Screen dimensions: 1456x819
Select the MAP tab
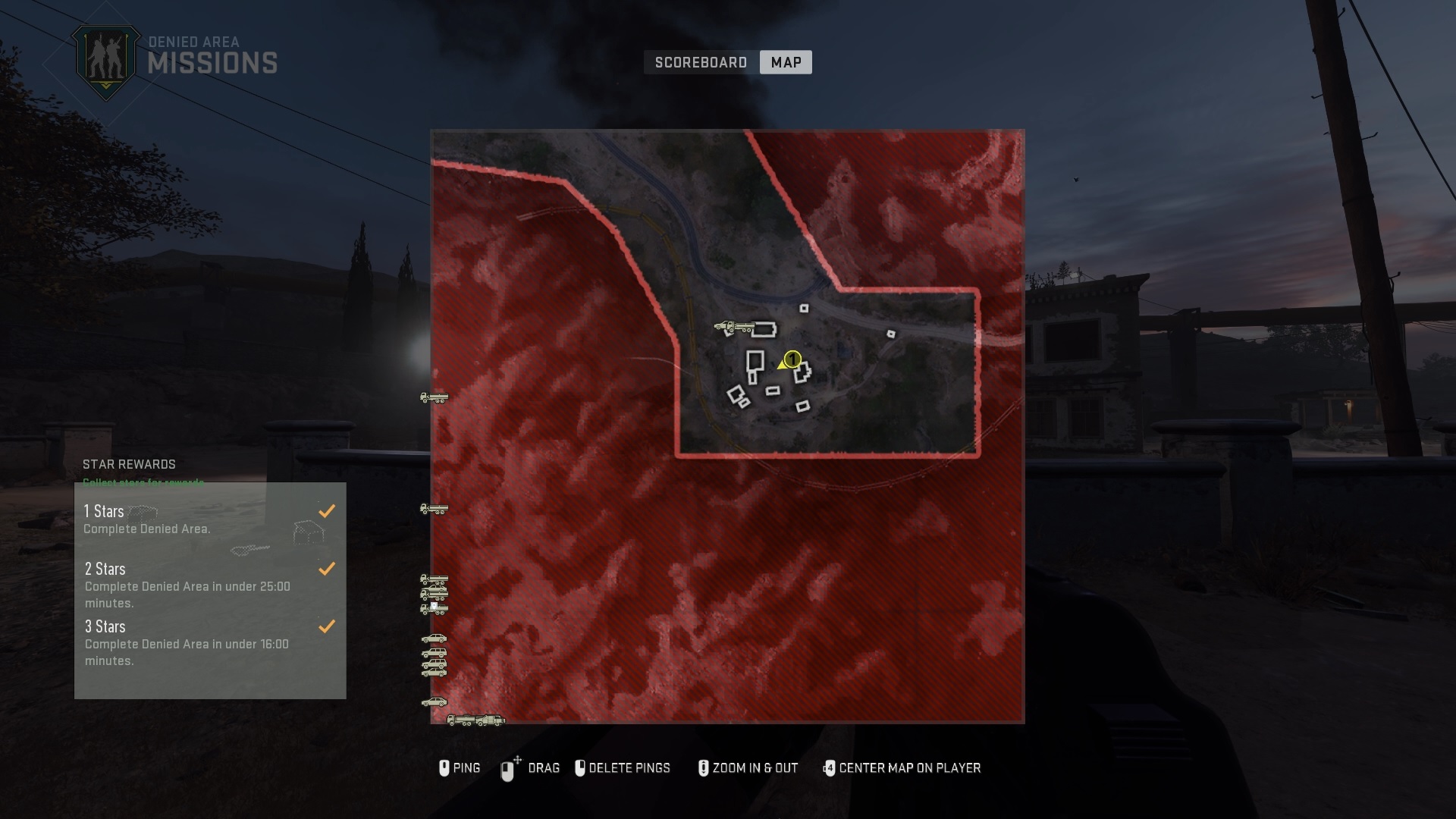[x=786, y=62]
